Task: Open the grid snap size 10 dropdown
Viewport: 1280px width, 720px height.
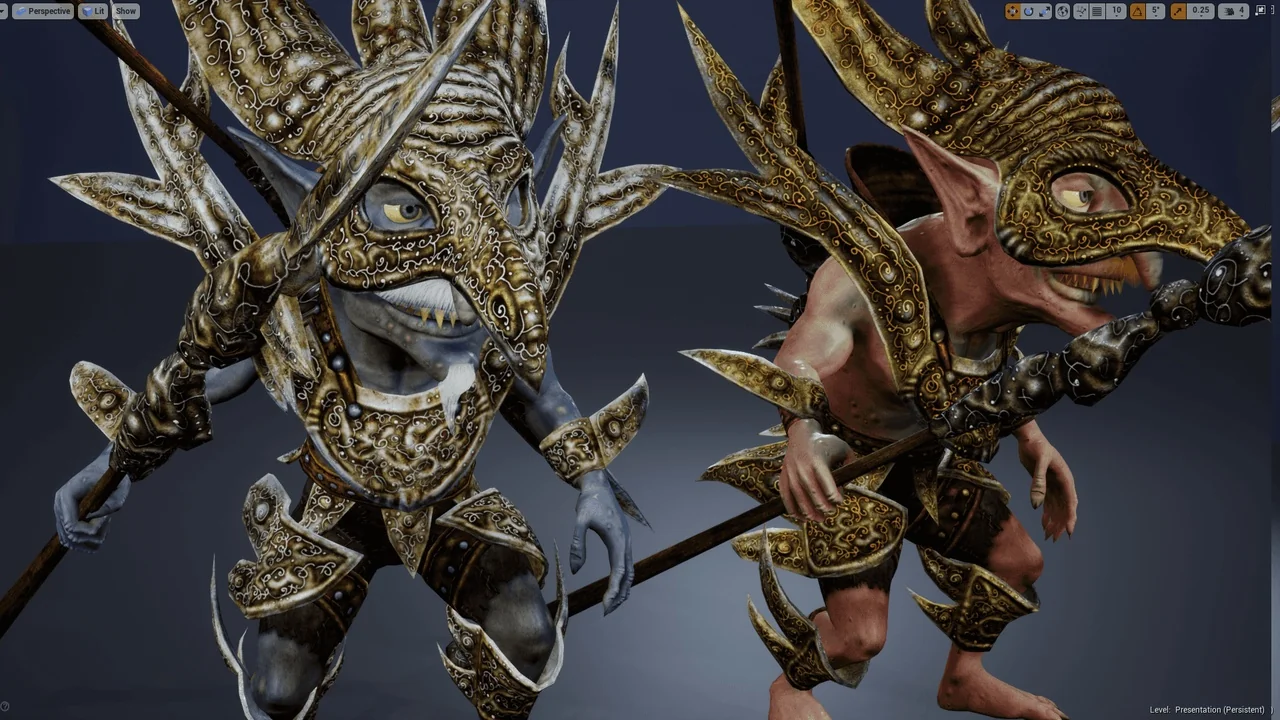Action: (1117, 11)
